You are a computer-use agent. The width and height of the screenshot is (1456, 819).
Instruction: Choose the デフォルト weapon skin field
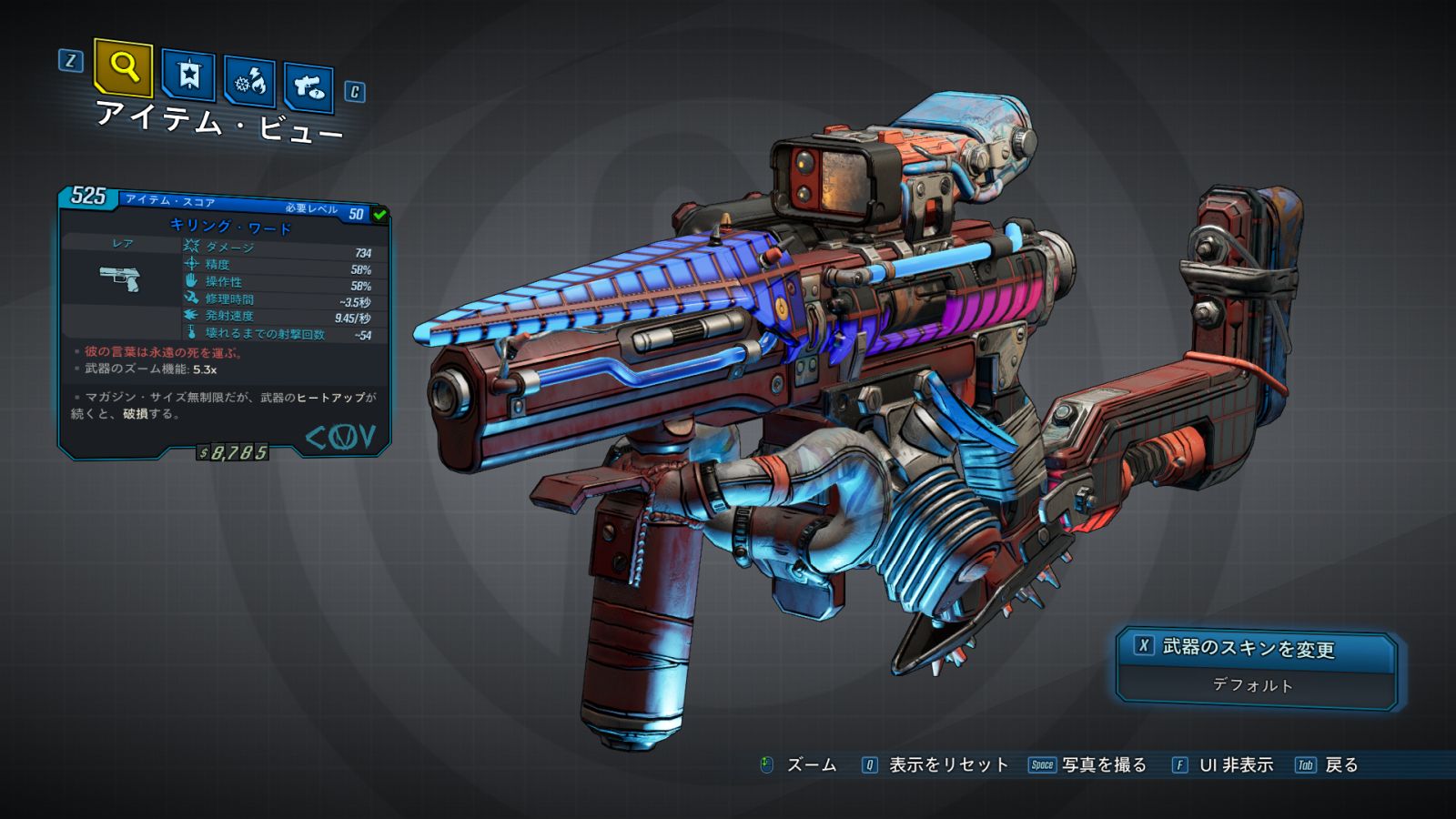pyautogui.click(x=1253, y=685)
